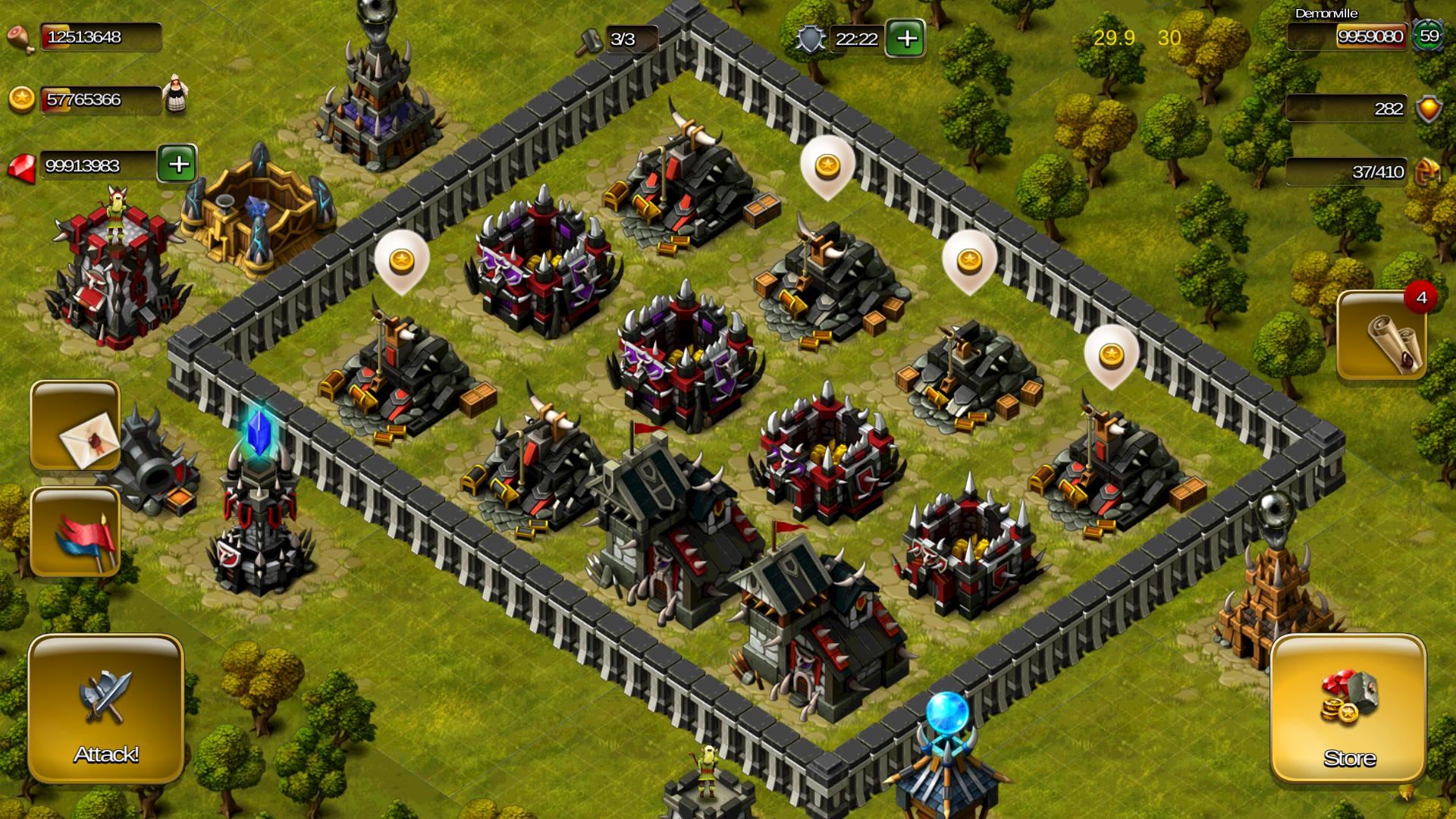Click the gold coin resource icon
Viewport: 1456px width, 819px height.
[23, 97]
